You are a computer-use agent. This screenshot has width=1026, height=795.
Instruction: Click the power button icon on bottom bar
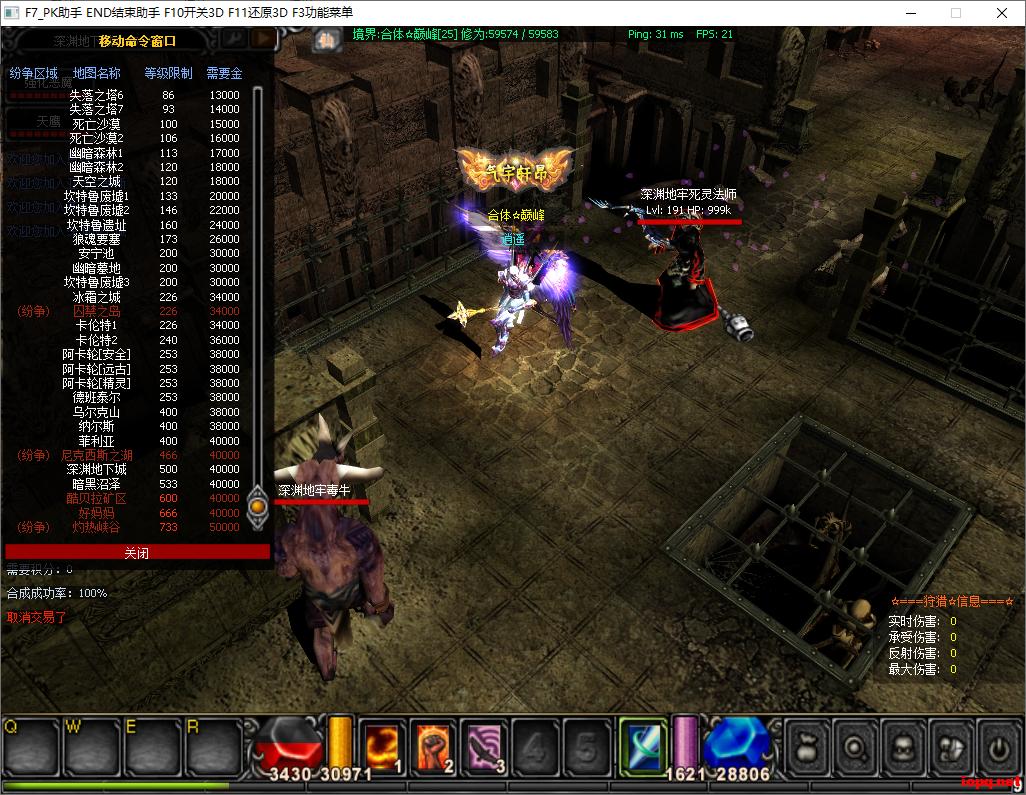point(998,747)
